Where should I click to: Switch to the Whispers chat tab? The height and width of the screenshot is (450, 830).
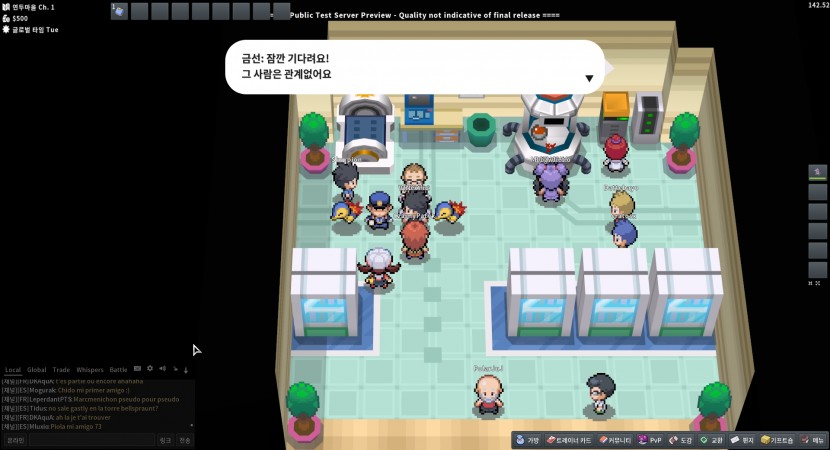(90, 370)
